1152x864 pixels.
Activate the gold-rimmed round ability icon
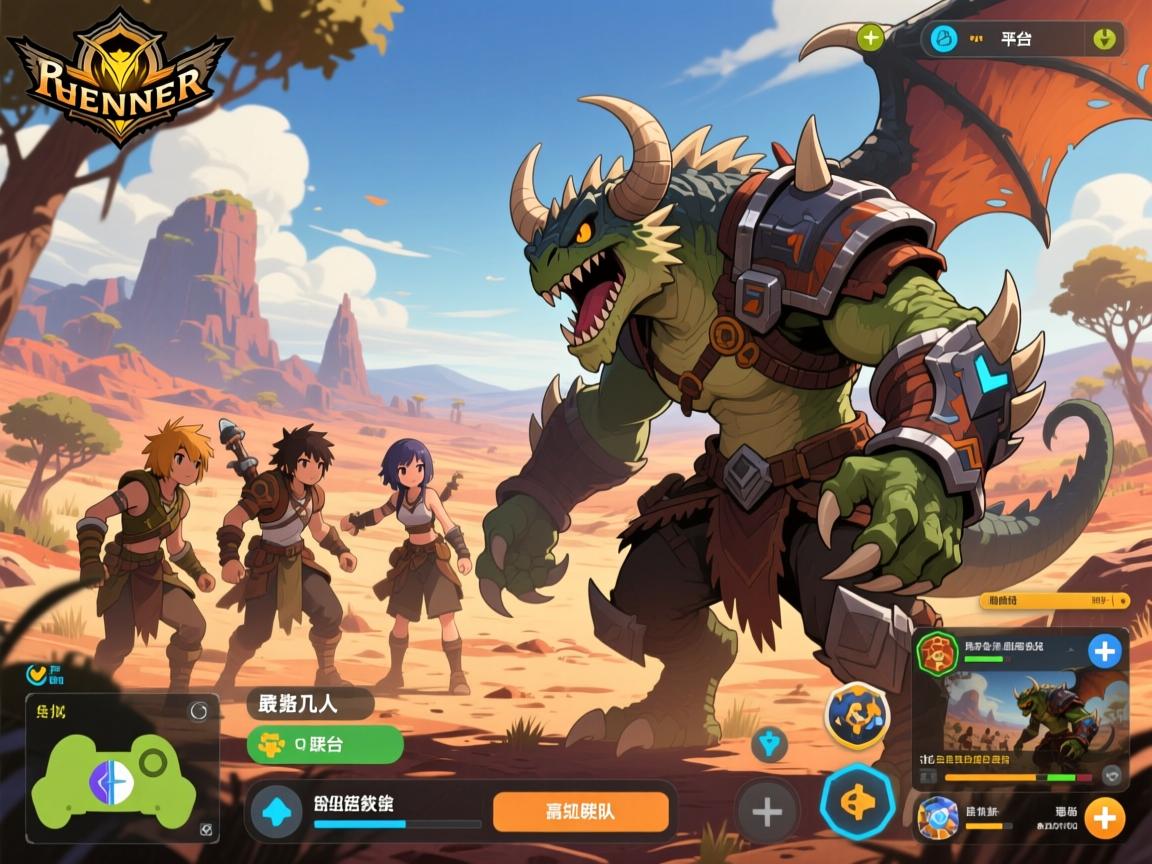pyautogui.click(x=857, y=715)
